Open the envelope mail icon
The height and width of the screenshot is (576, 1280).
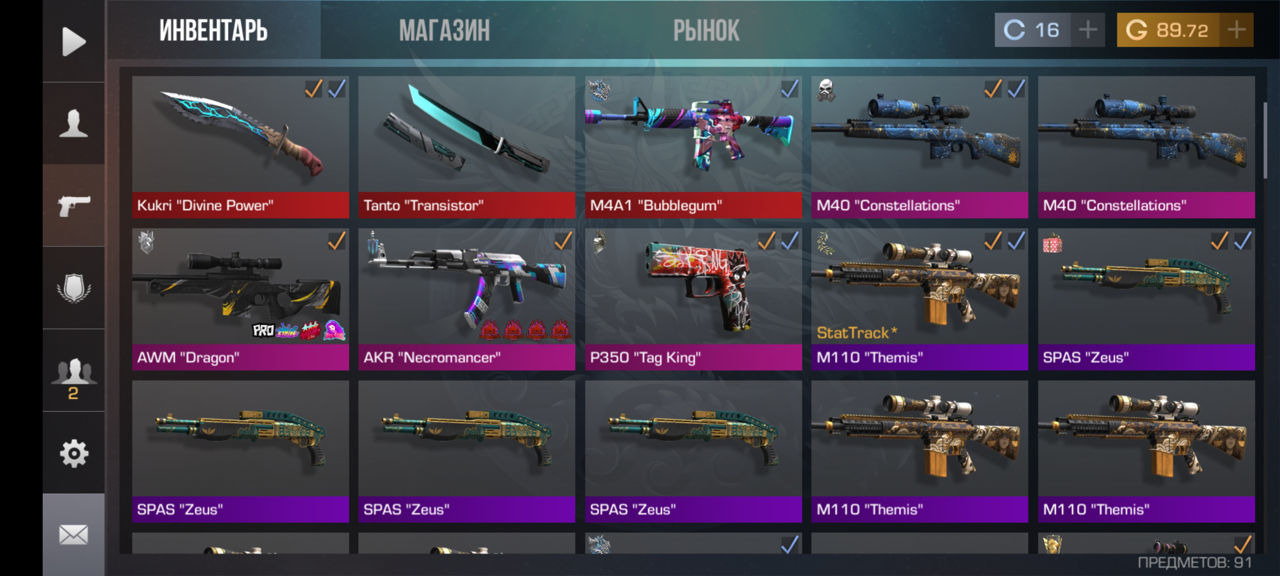tap(74, 535)
